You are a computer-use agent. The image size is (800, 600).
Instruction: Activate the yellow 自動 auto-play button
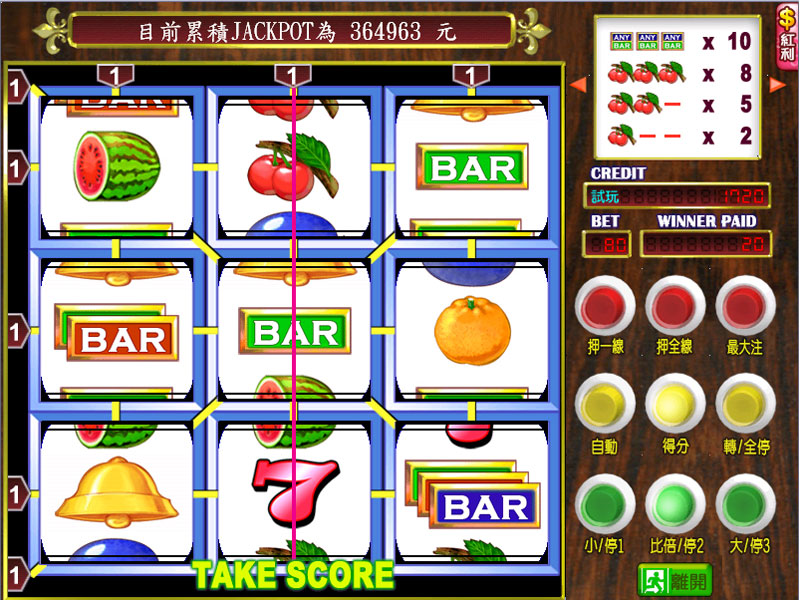603,406
